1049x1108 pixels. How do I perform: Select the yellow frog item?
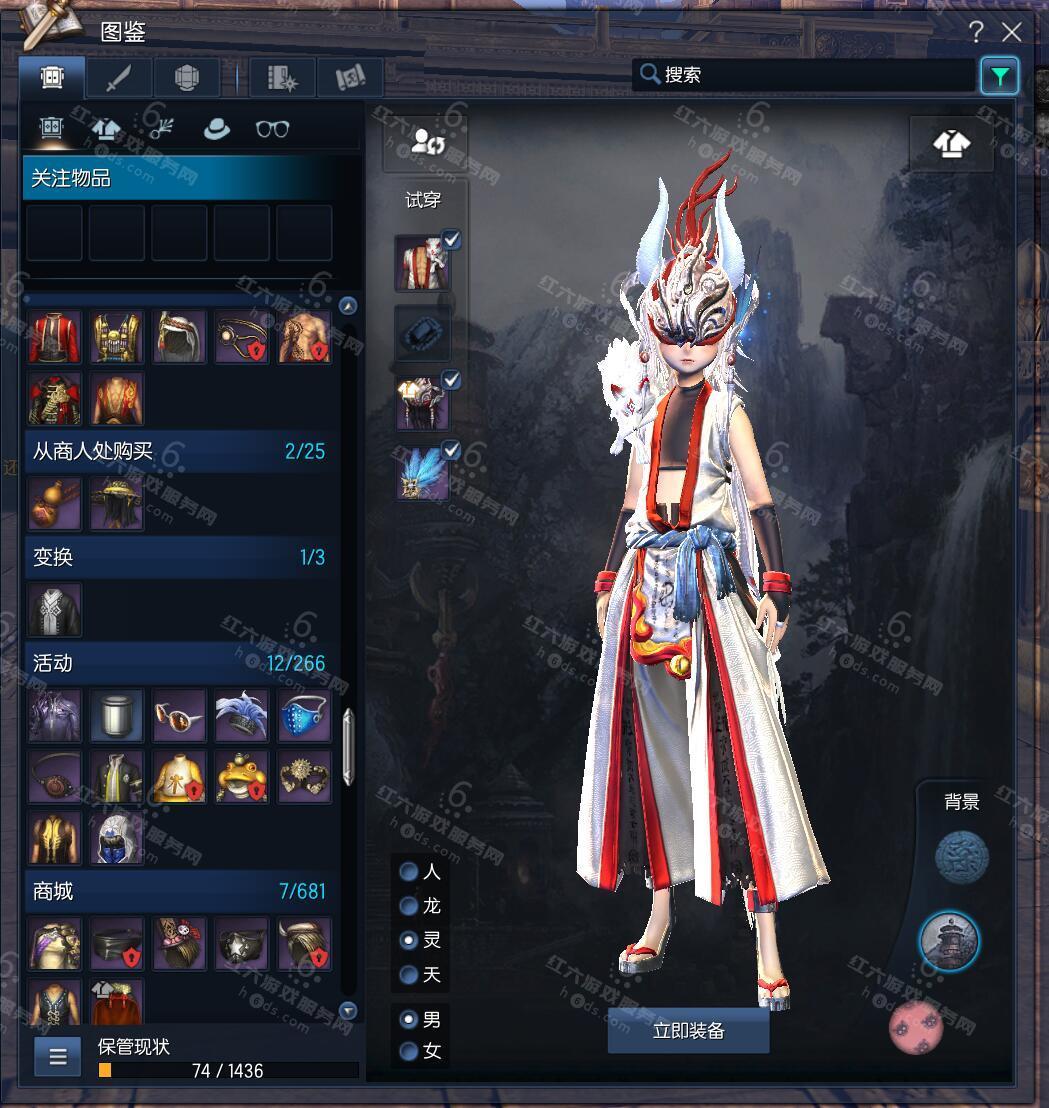(242, 777)
